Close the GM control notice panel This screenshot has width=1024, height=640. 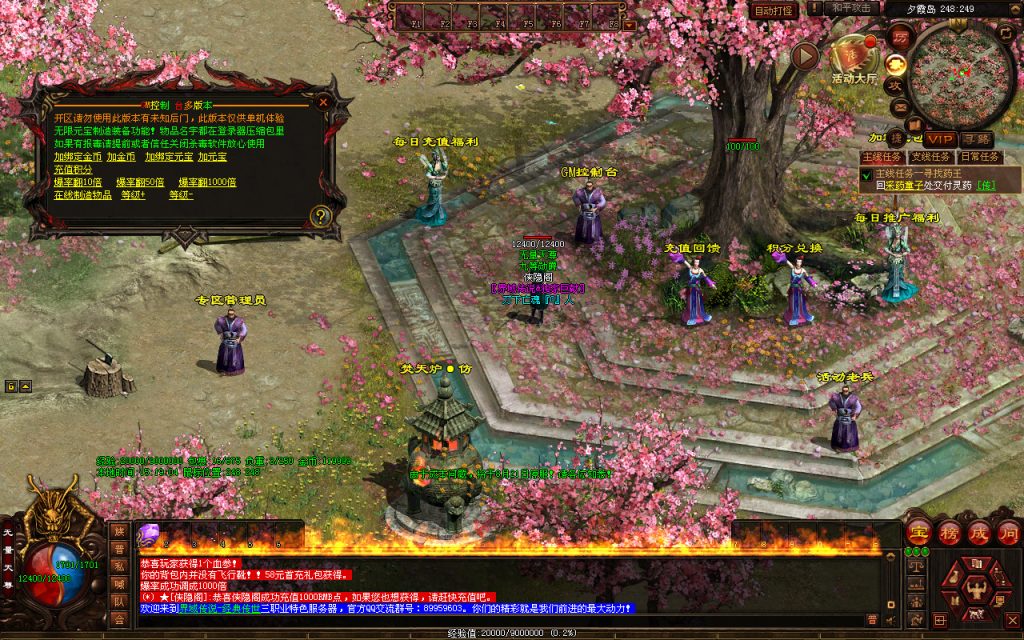(x=322, y=101)
